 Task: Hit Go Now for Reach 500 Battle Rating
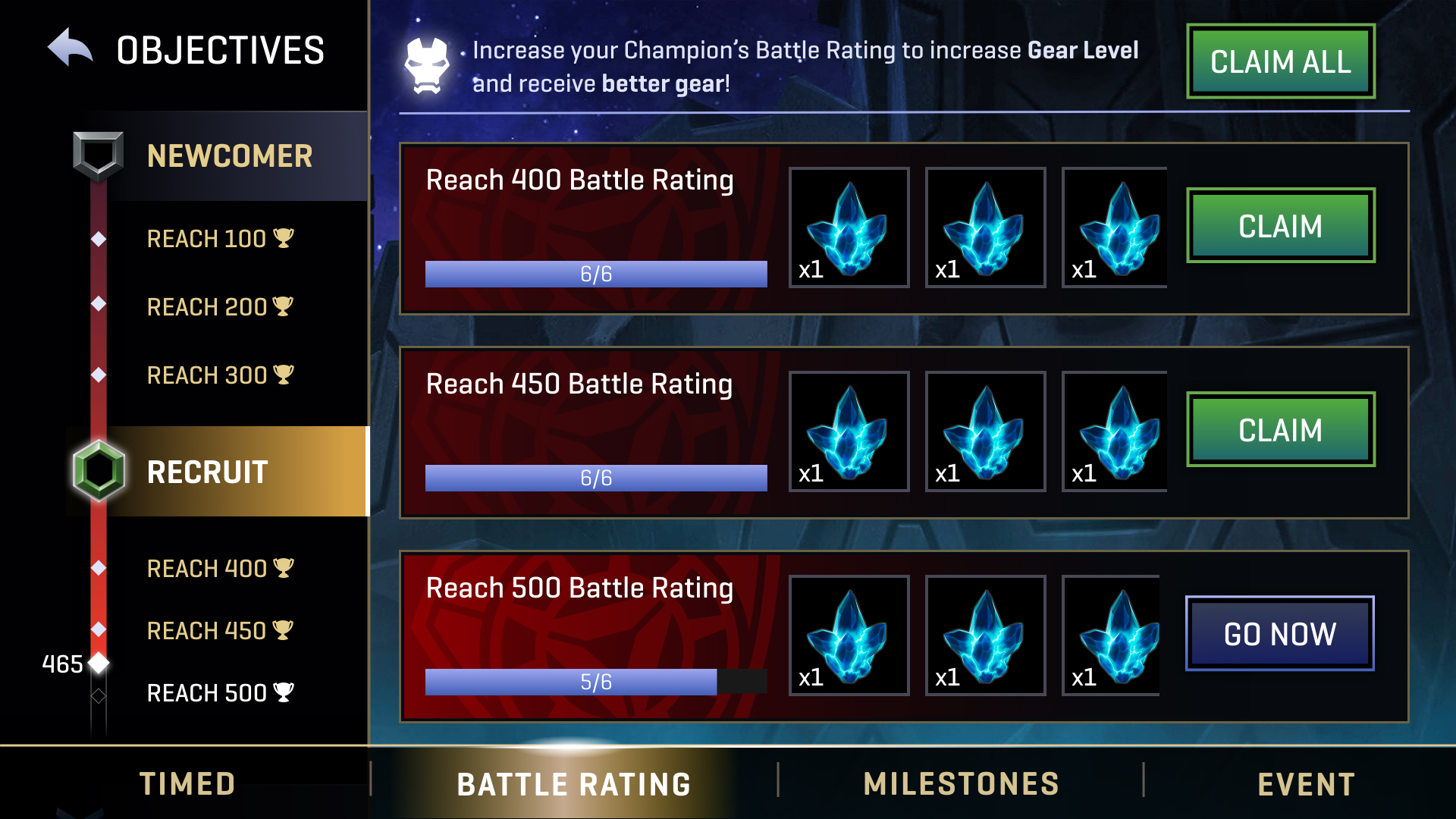tap(1279, 634)
